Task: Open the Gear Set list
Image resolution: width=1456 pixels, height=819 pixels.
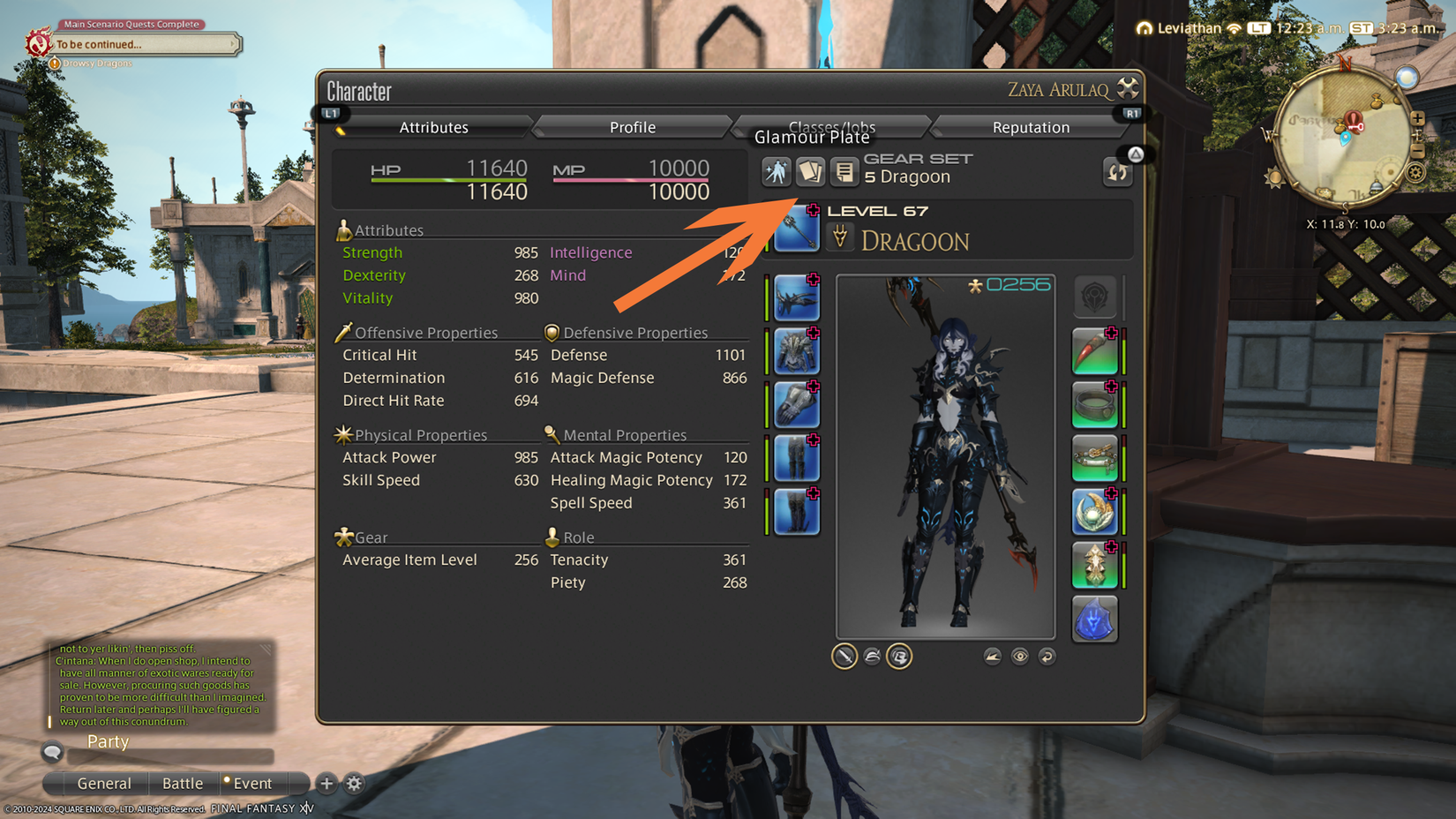Action: click(x=844, y=172)
